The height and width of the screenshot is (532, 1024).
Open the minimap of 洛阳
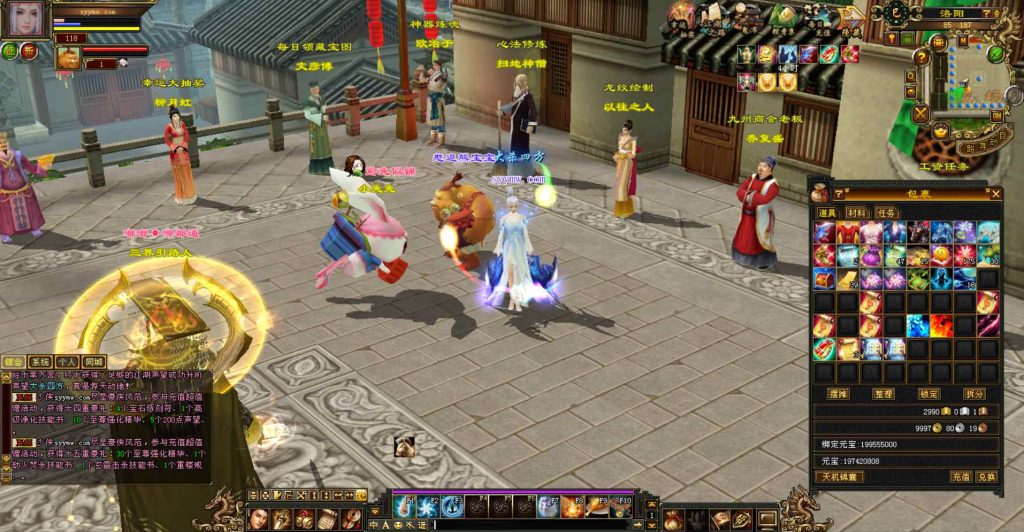[x=973, y=75]
